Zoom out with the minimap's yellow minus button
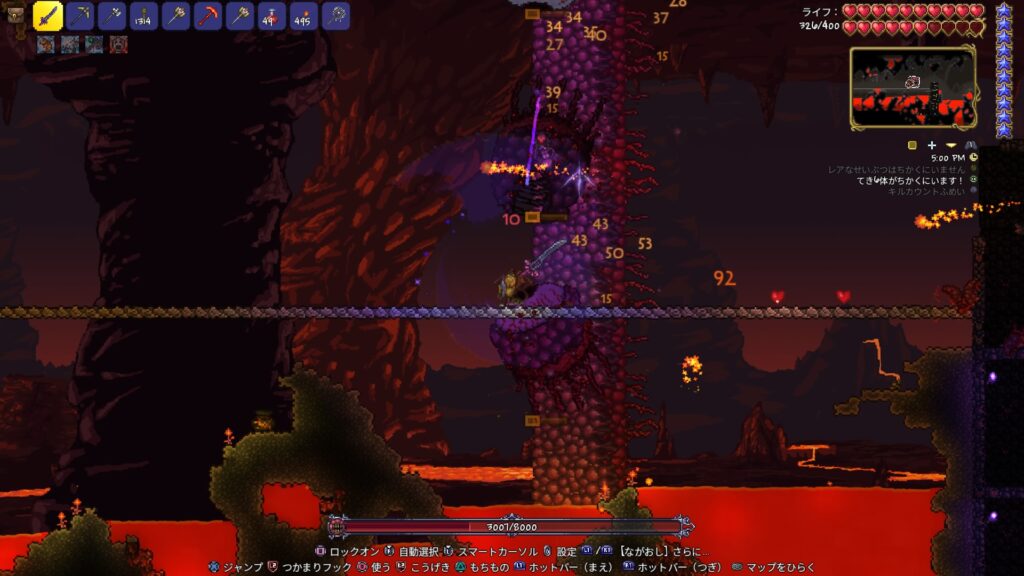The width and height of the screenshot is (1024, 576). 950,145
